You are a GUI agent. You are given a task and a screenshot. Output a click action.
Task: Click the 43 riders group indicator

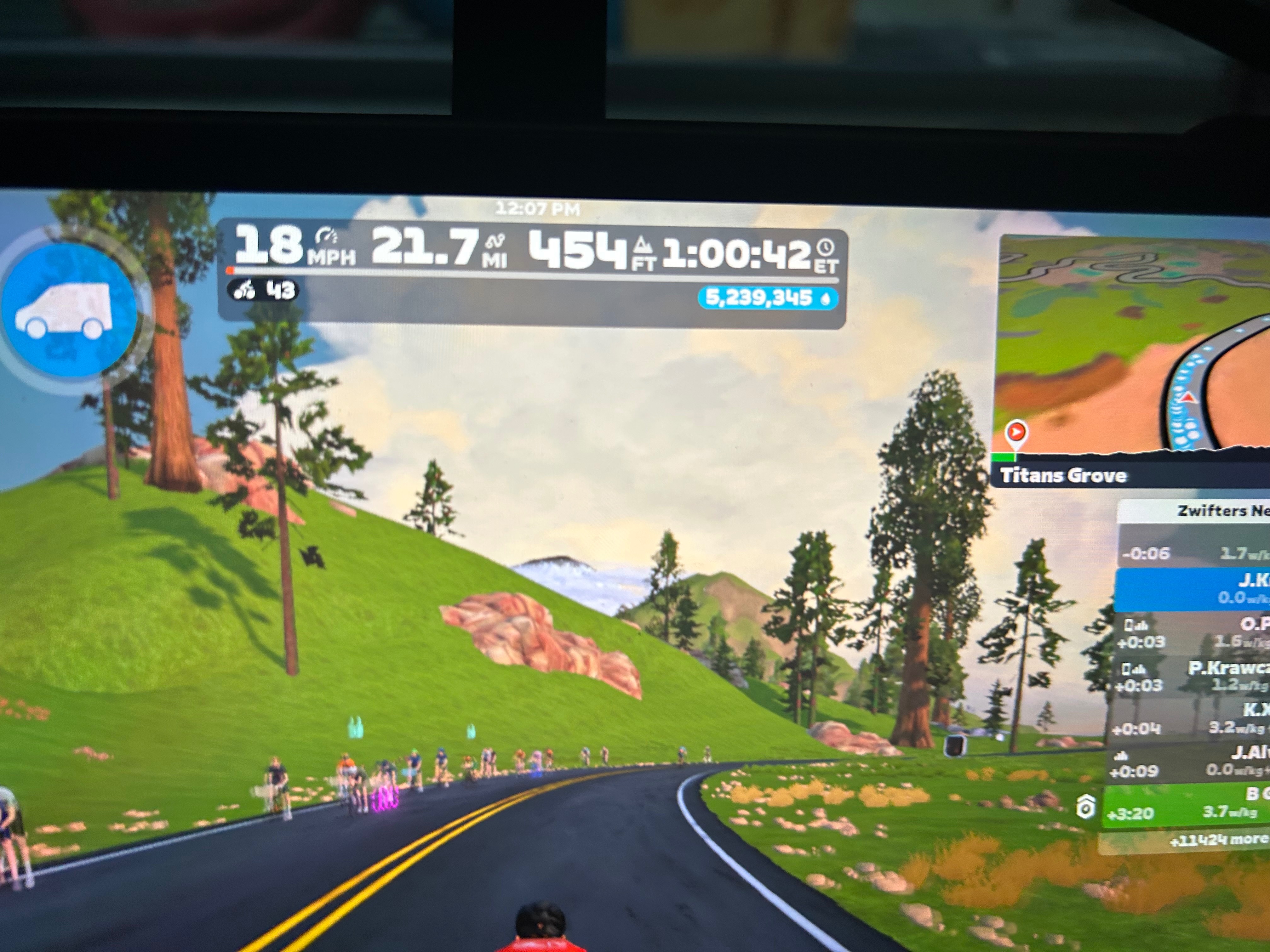[x=264, y=290]
